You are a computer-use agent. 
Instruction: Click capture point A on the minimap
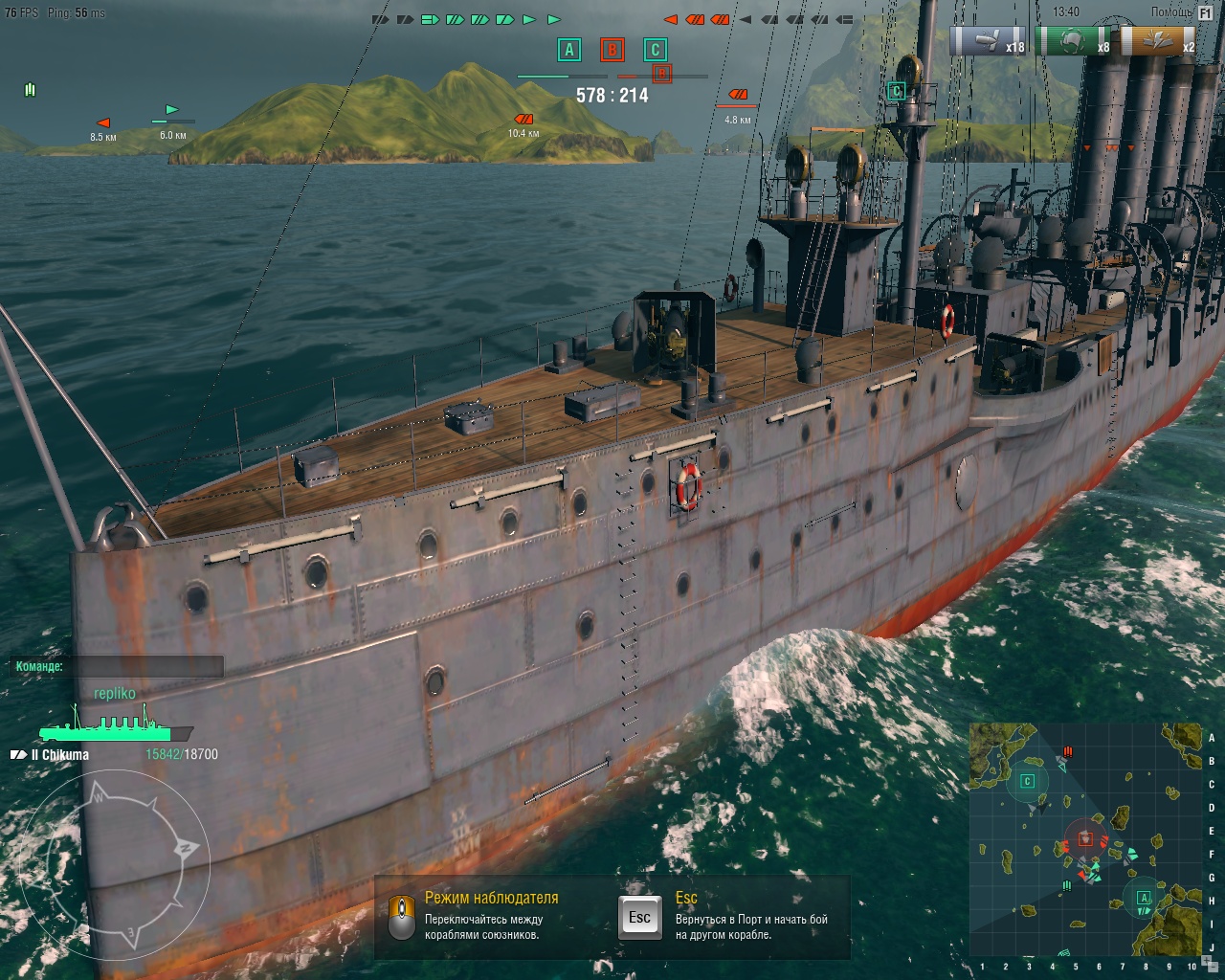1143,899
